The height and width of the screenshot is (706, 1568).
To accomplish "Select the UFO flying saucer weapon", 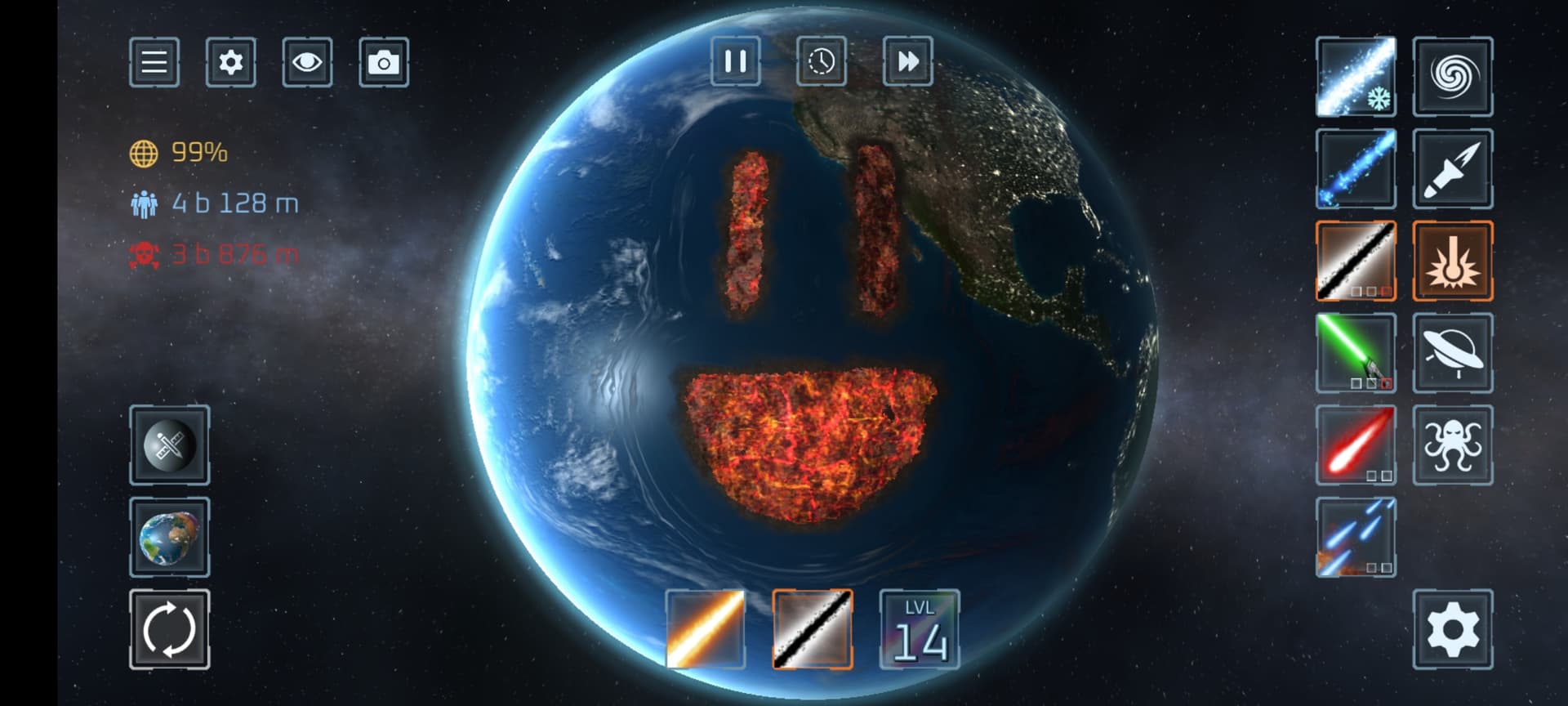I will pyautogui.click(x=1453, y=353).
